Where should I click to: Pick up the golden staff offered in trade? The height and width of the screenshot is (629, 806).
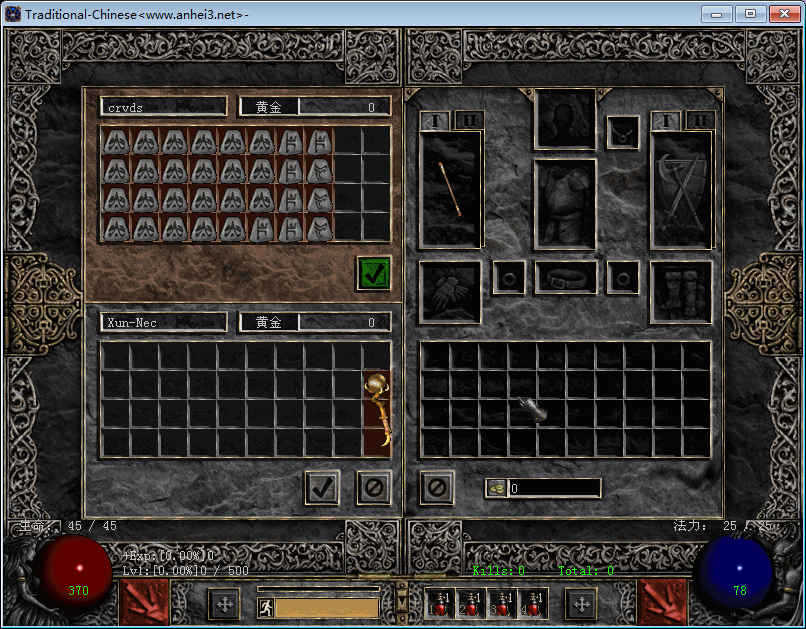pos(377,413)
